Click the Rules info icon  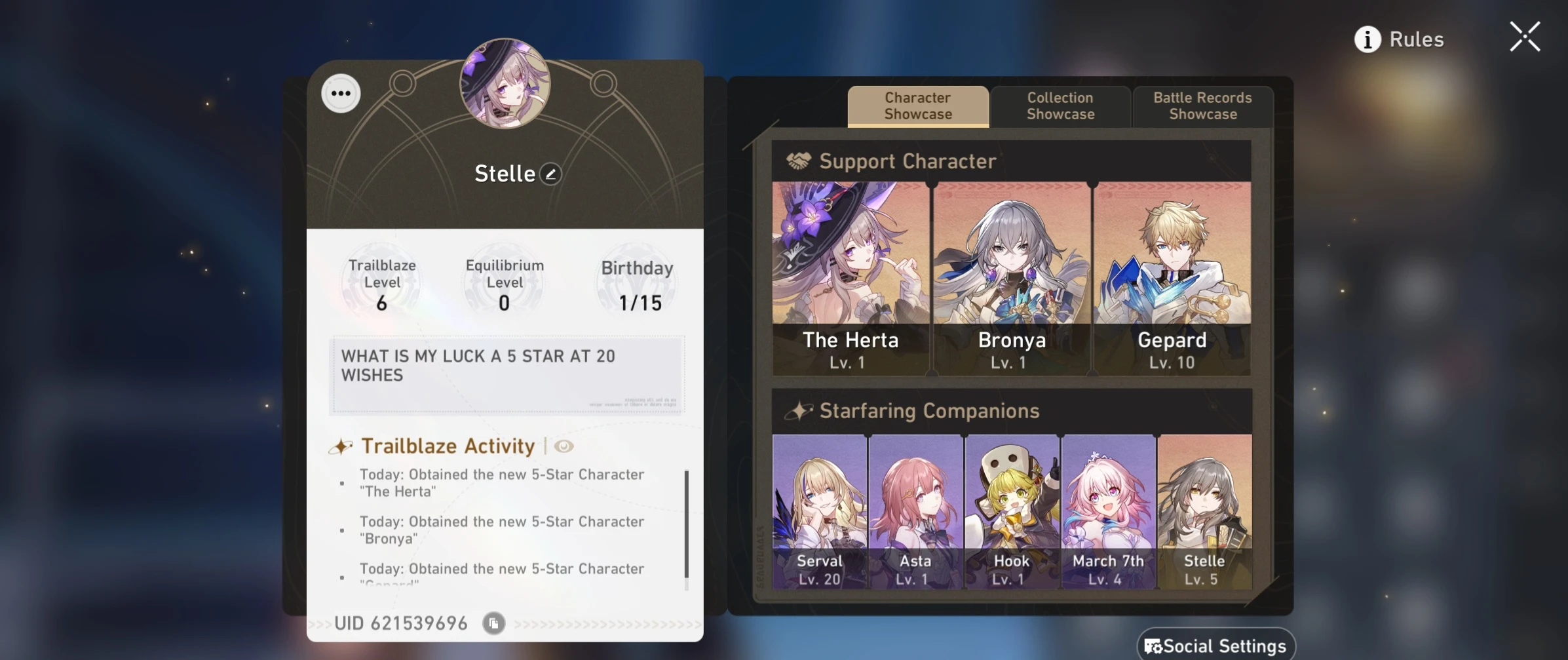[1366, 39]
